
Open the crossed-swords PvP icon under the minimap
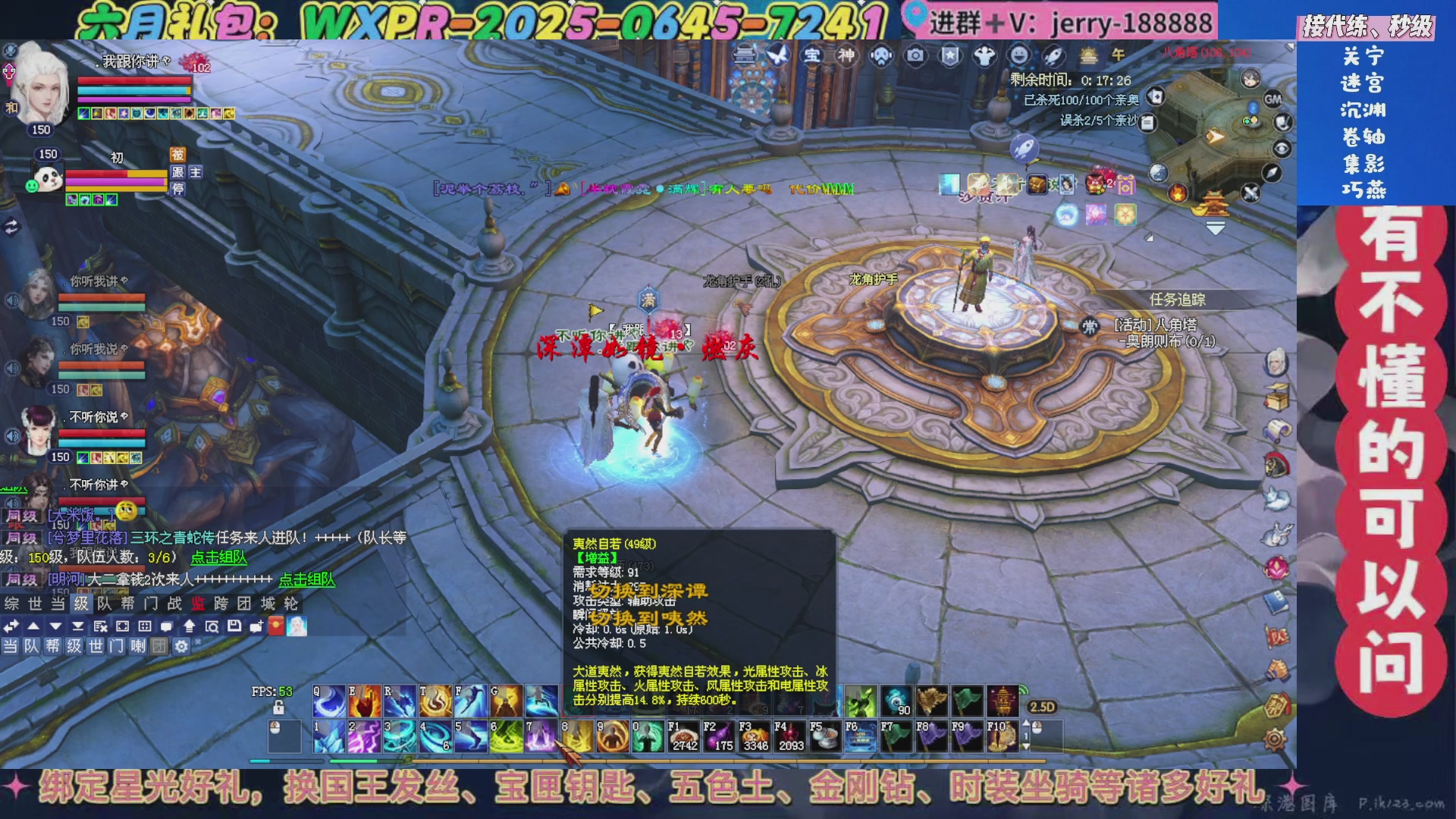coord(1250,192)
